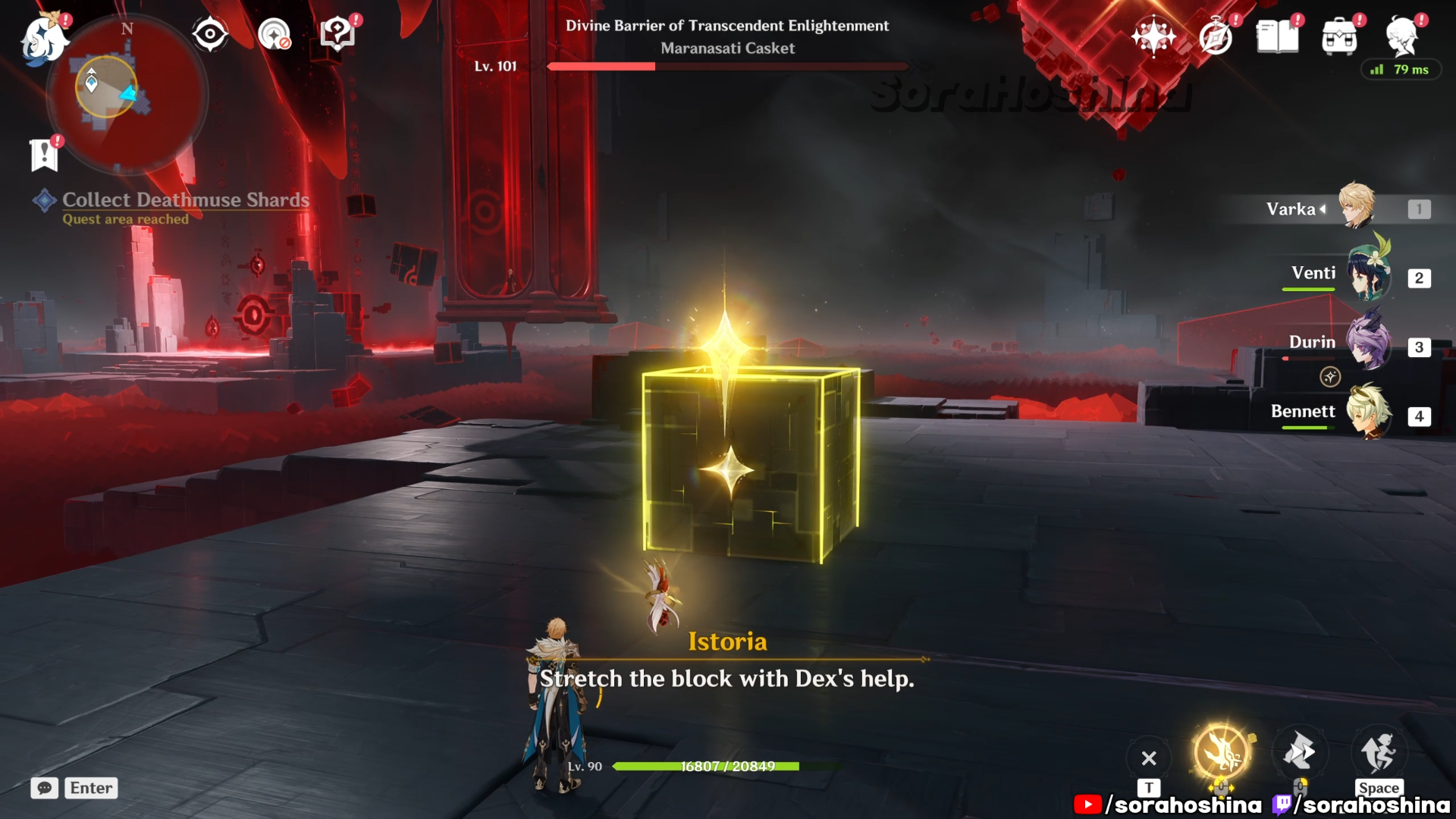Select the Collect Deathmuse Shards quest tracker
Screen dimensions: 1456x819
185,200
